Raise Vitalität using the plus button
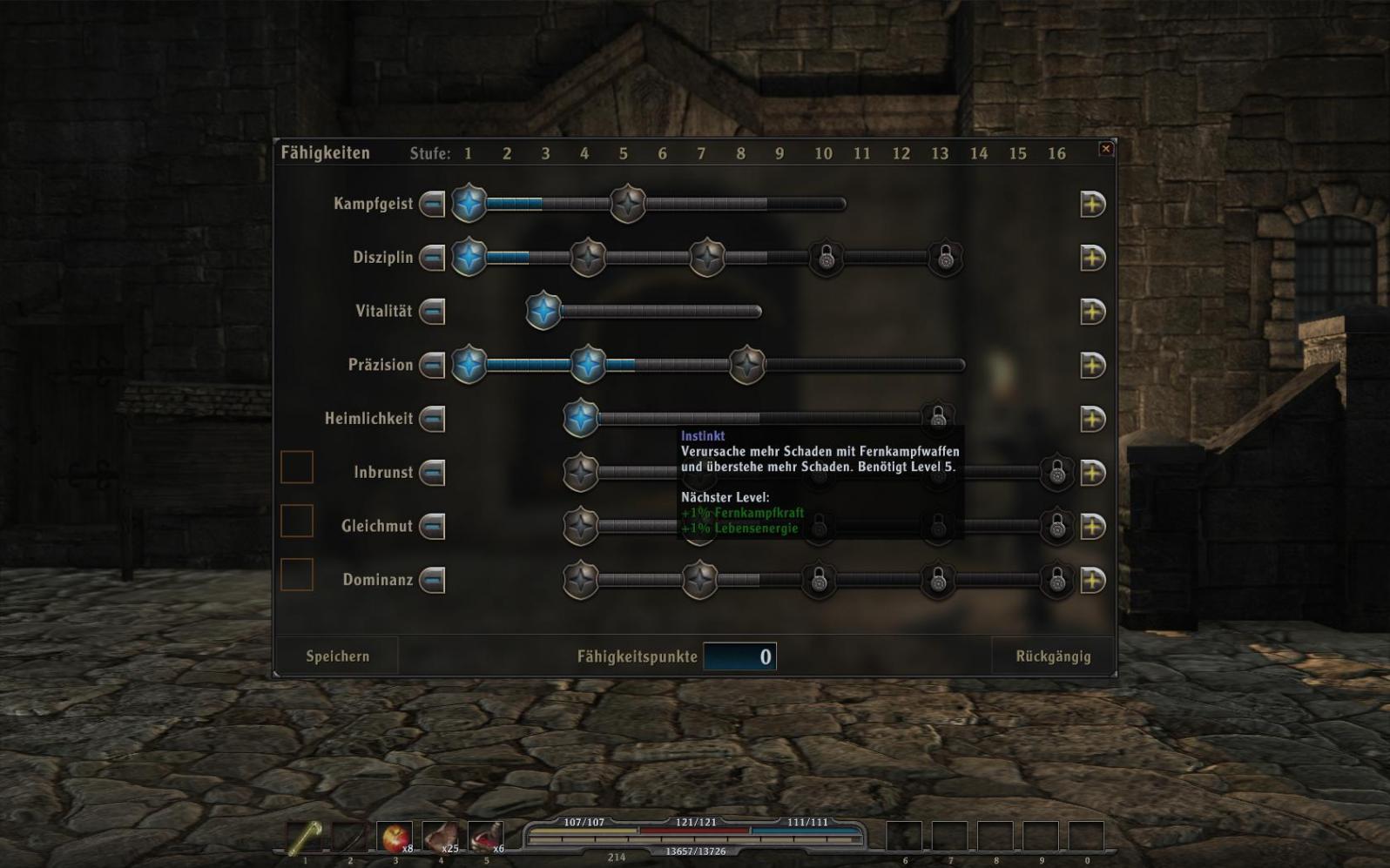Screen dimensions: 1390x868 (1092, 312)
